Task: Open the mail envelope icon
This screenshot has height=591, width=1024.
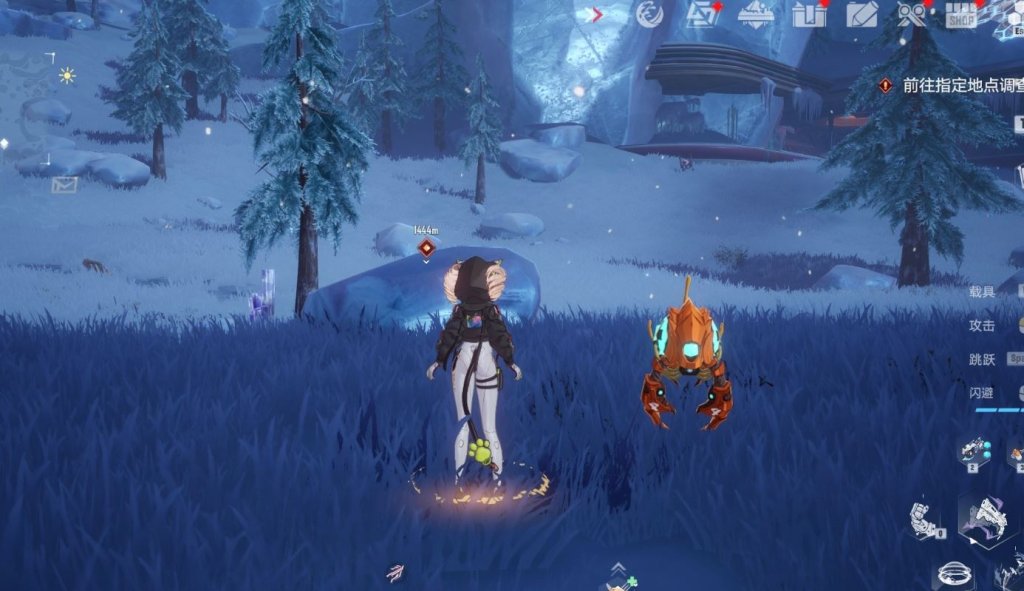Action: 65,185
